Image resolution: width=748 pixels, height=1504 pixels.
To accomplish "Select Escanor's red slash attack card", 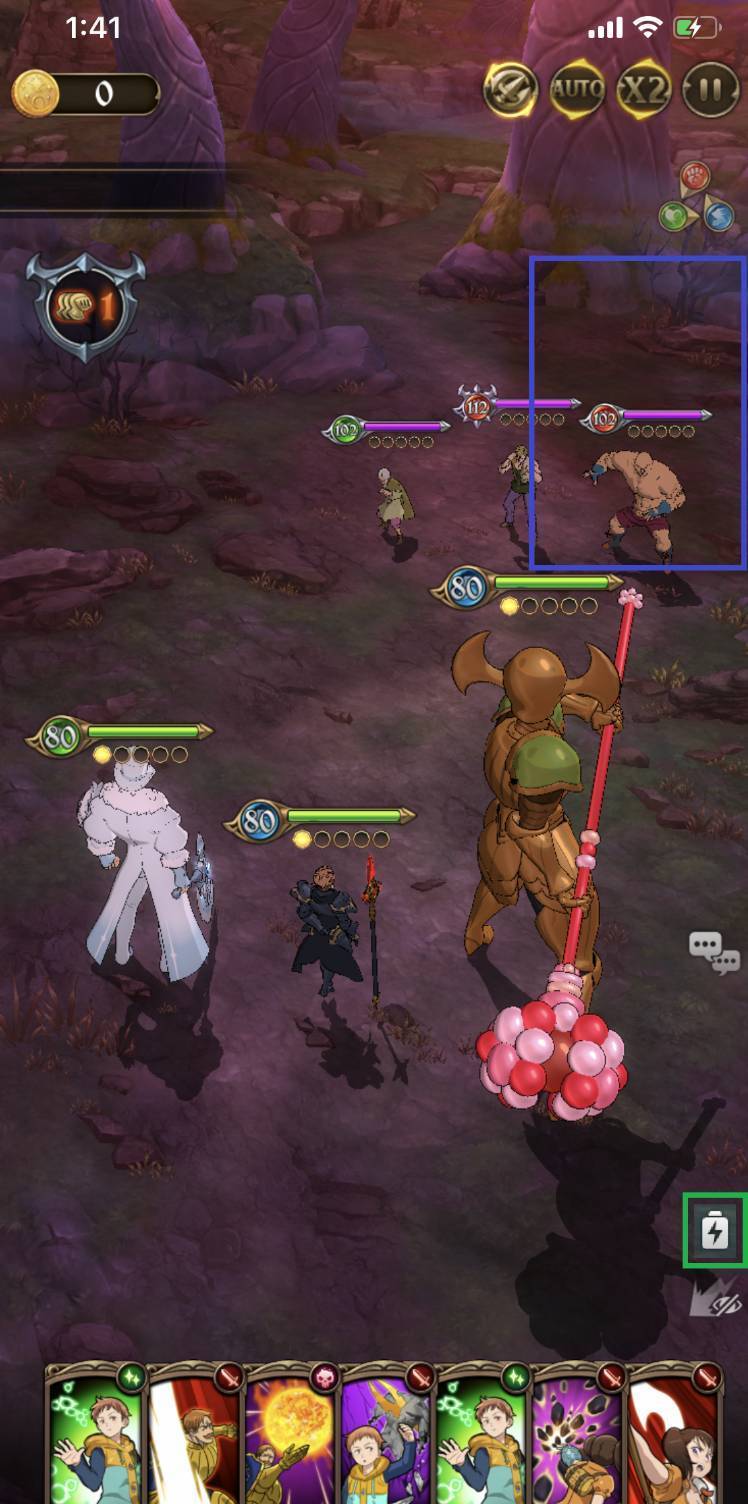I will pos(194,1435).
